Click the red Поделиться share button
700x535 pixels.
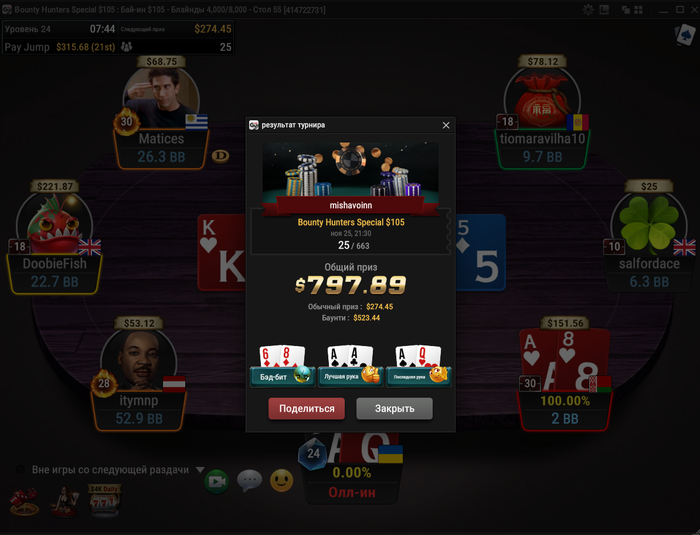click(307, 408)
